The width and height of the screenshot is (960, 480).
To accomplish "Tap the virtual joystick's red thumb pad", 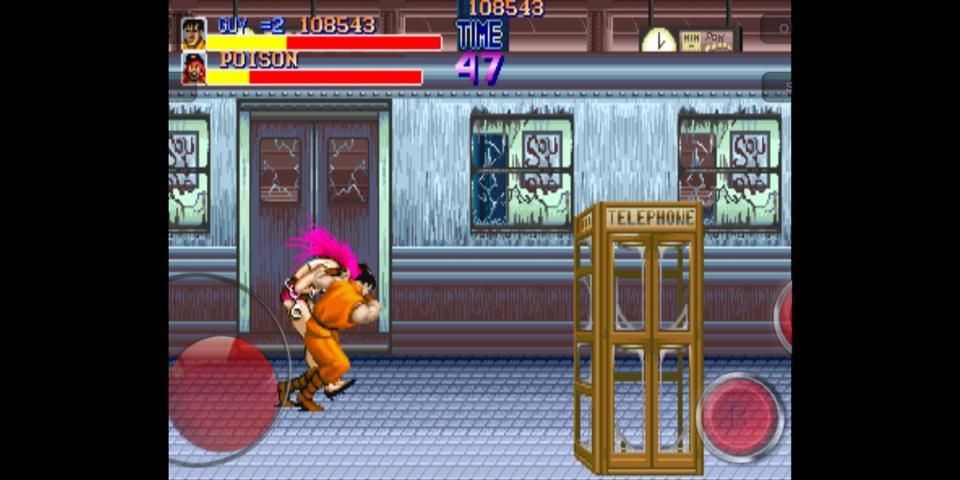I will point(223,388).
